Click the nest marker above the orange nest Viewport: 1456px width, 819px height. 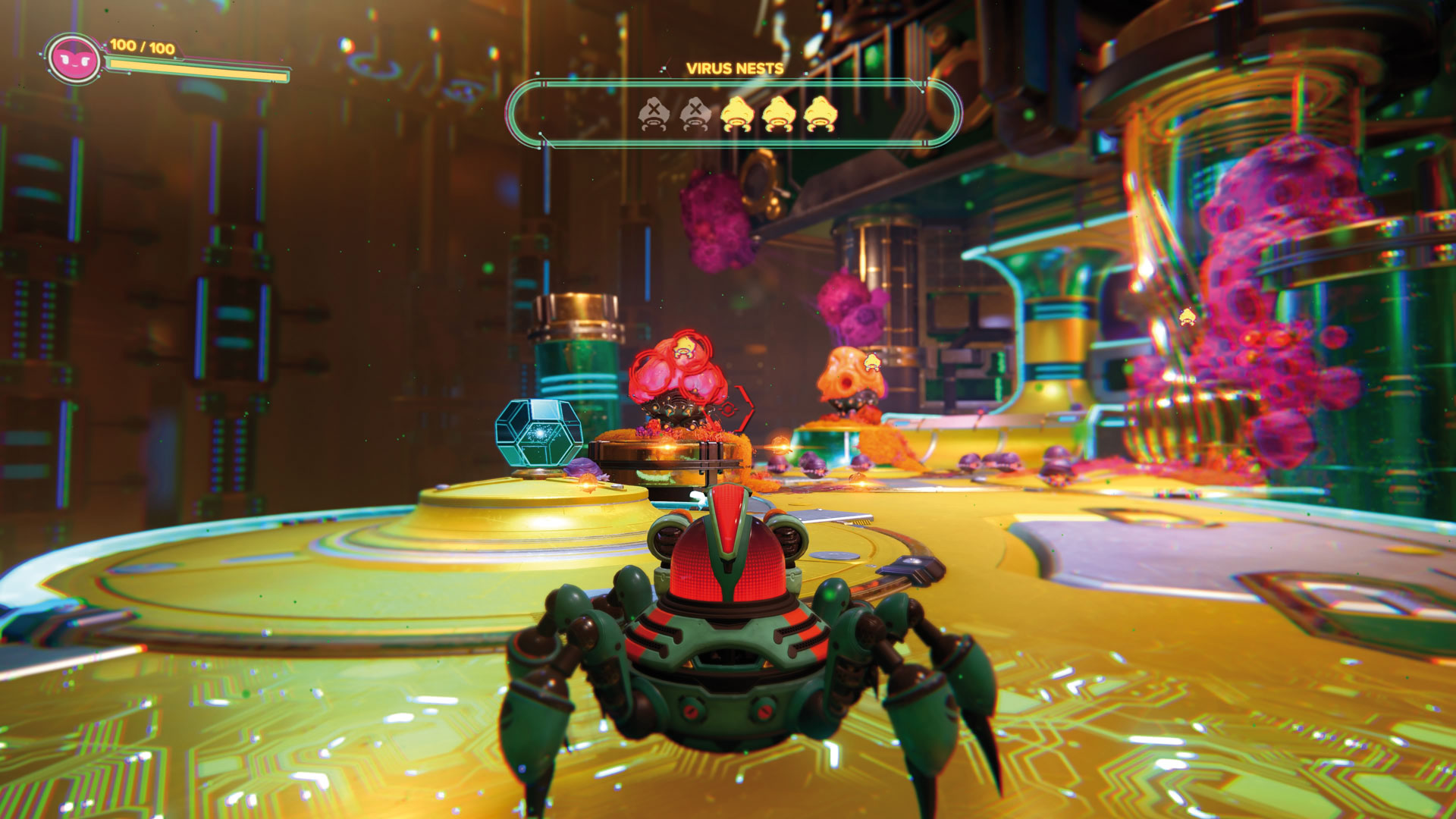pyautogui.click(x=873, y=361)
